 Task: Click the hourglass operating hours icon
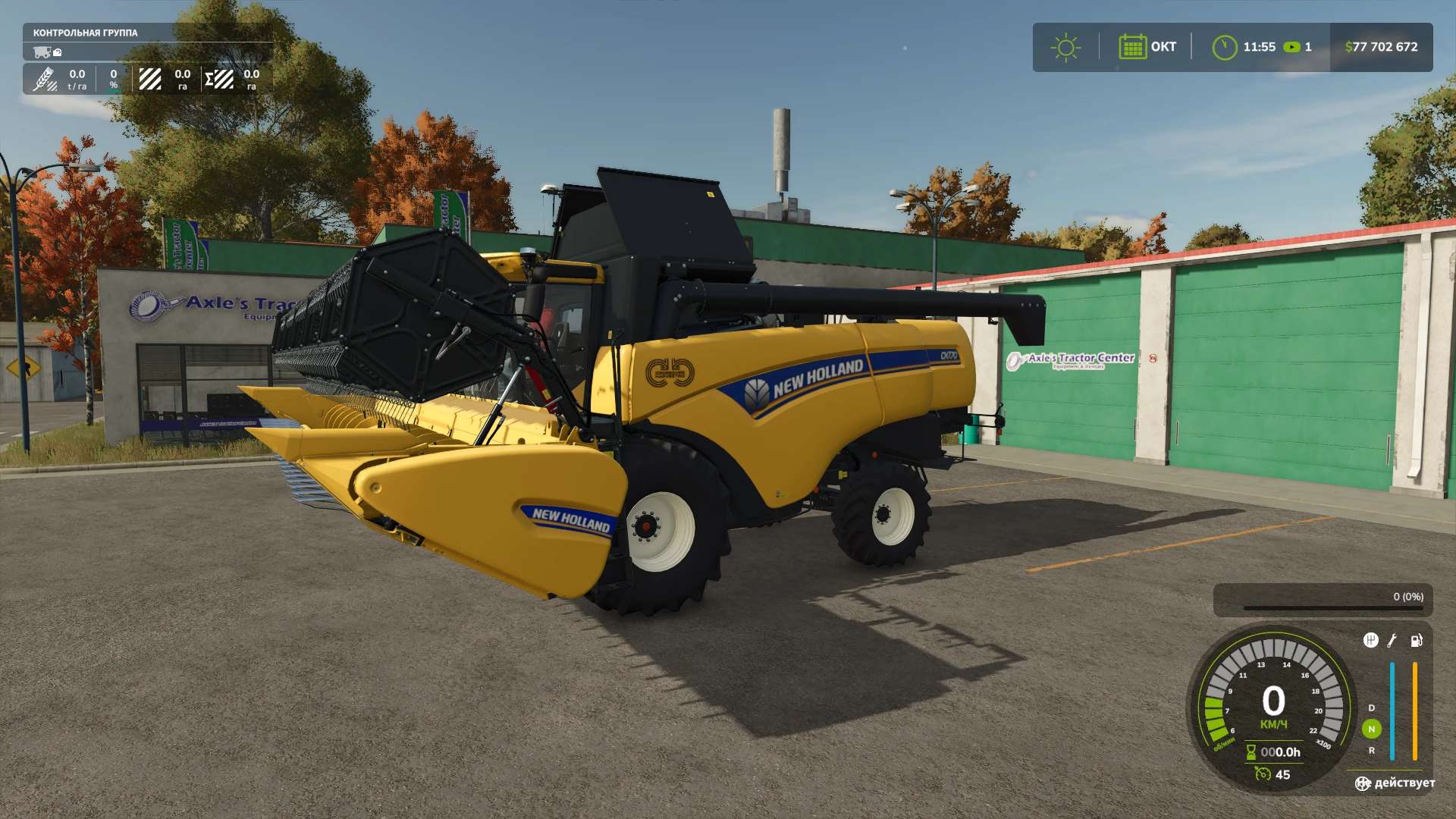click(x=1250, y=752)
